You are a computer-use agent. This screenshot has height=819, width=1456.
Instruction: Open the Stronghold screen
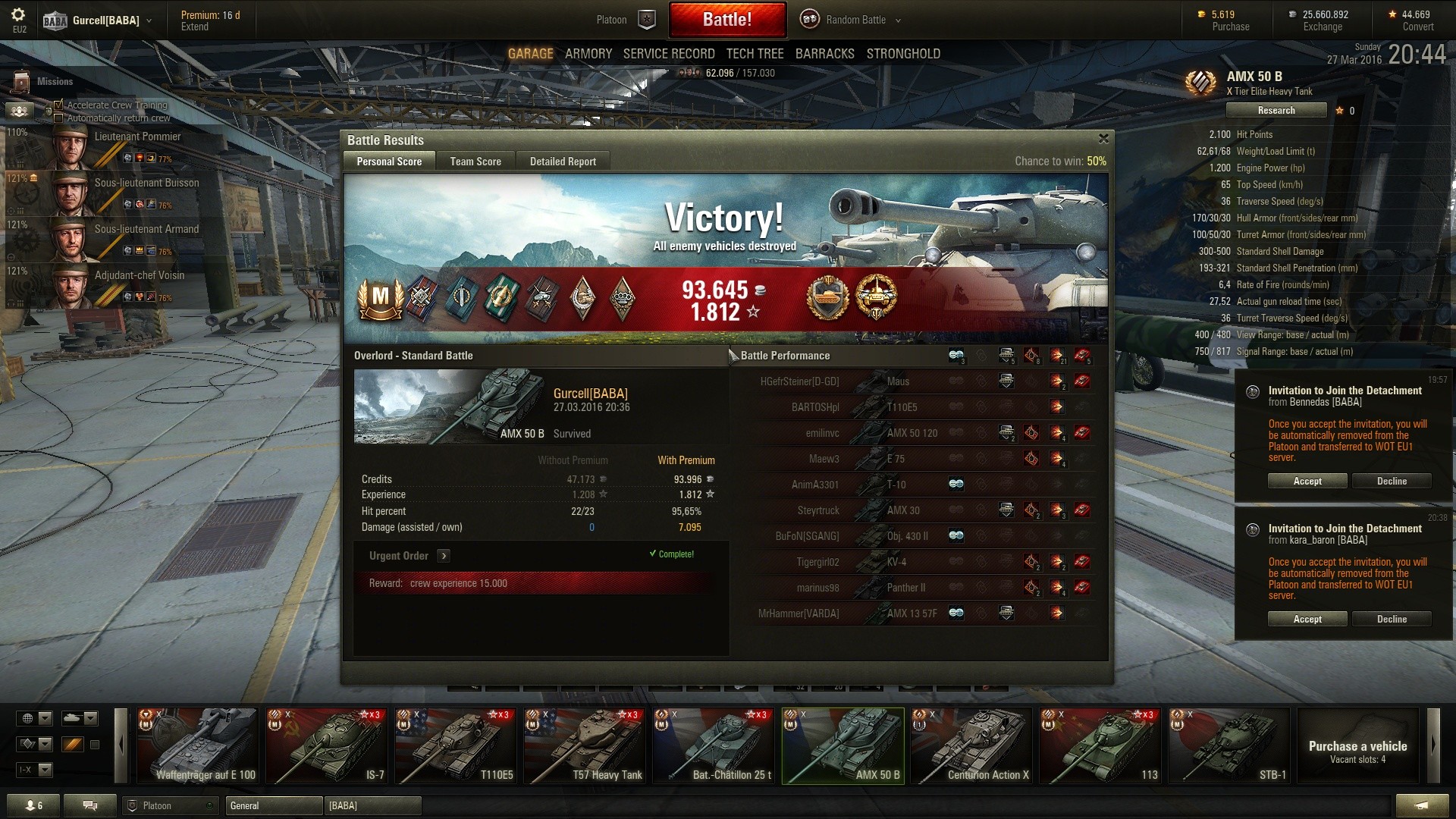pos(903,54)
